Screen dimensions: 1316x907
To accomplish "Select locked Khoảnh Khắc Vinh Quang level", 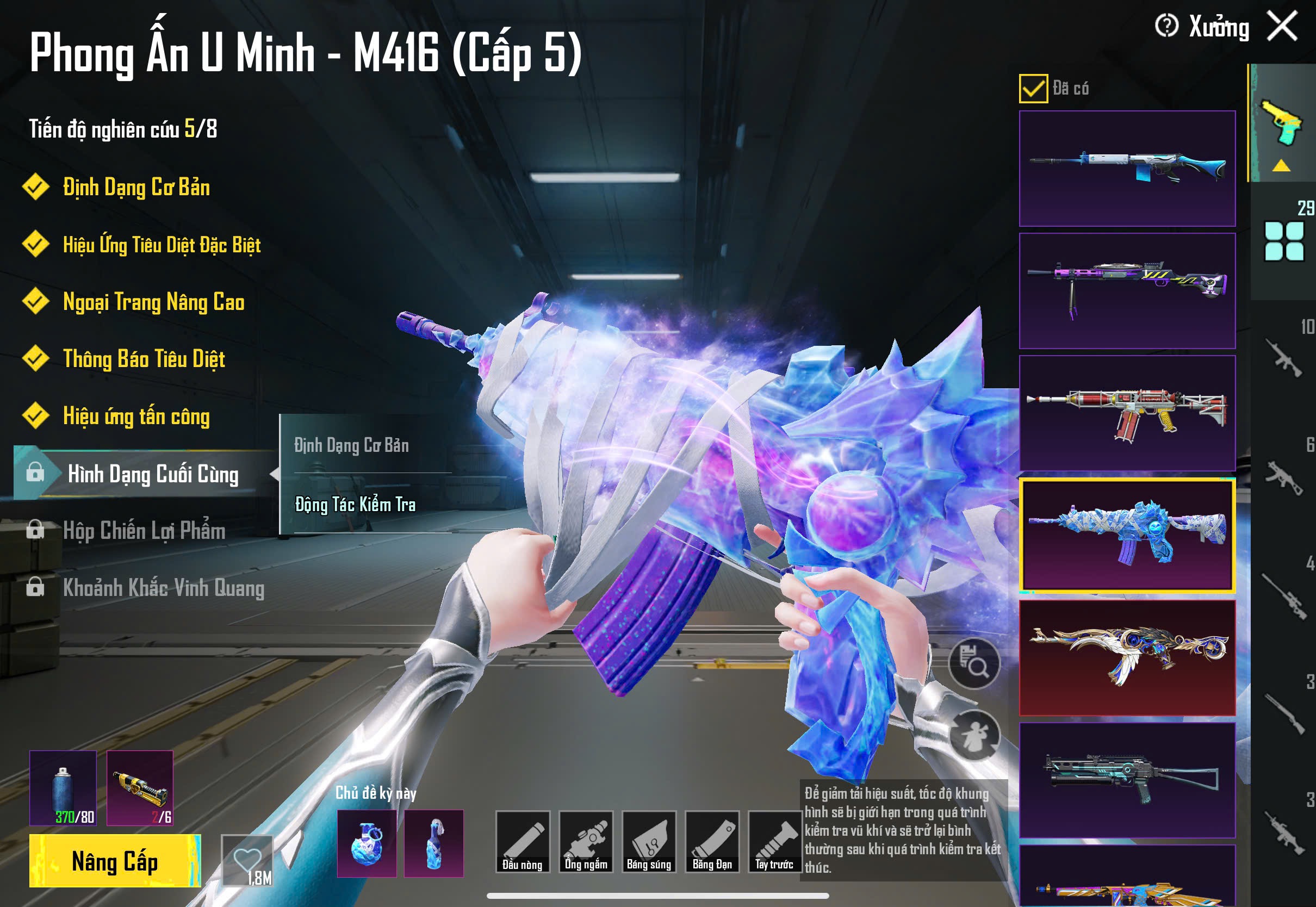I will pyautogui.click(x=163, y=588).
